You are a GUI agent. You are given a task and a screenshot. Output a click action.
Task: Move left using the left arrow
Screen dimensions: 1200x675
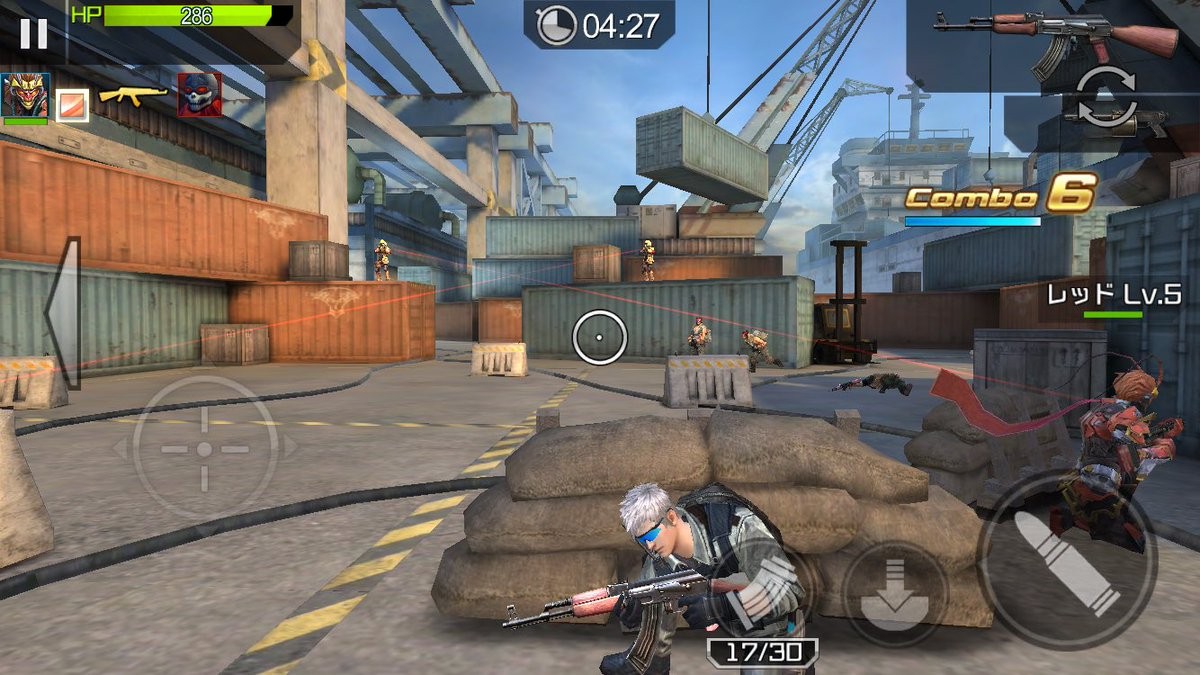[62, 313]
